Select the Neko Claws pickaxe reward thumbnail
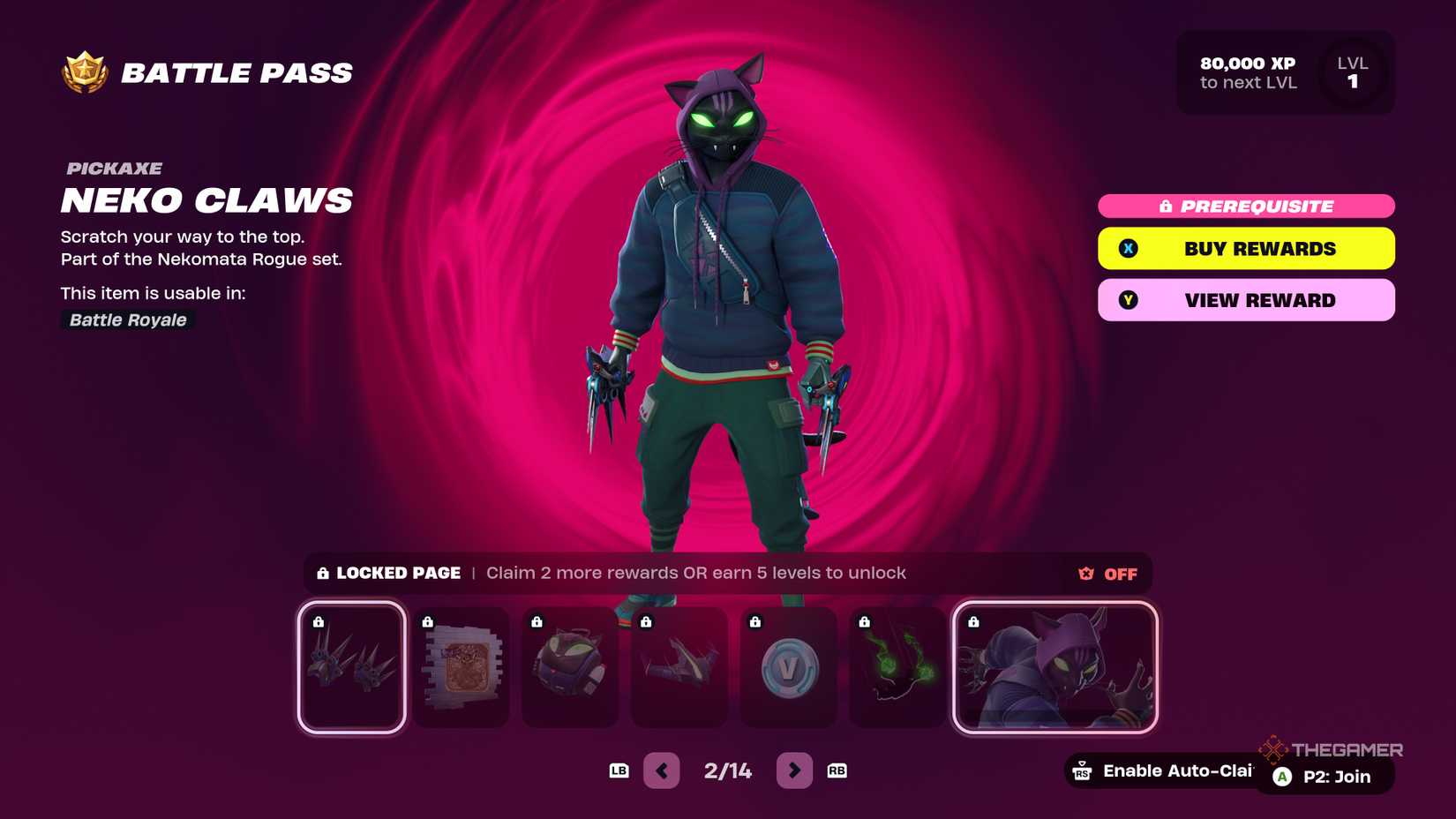The width and height of the screenshot is (1456, 819). (x=351, y=668)
